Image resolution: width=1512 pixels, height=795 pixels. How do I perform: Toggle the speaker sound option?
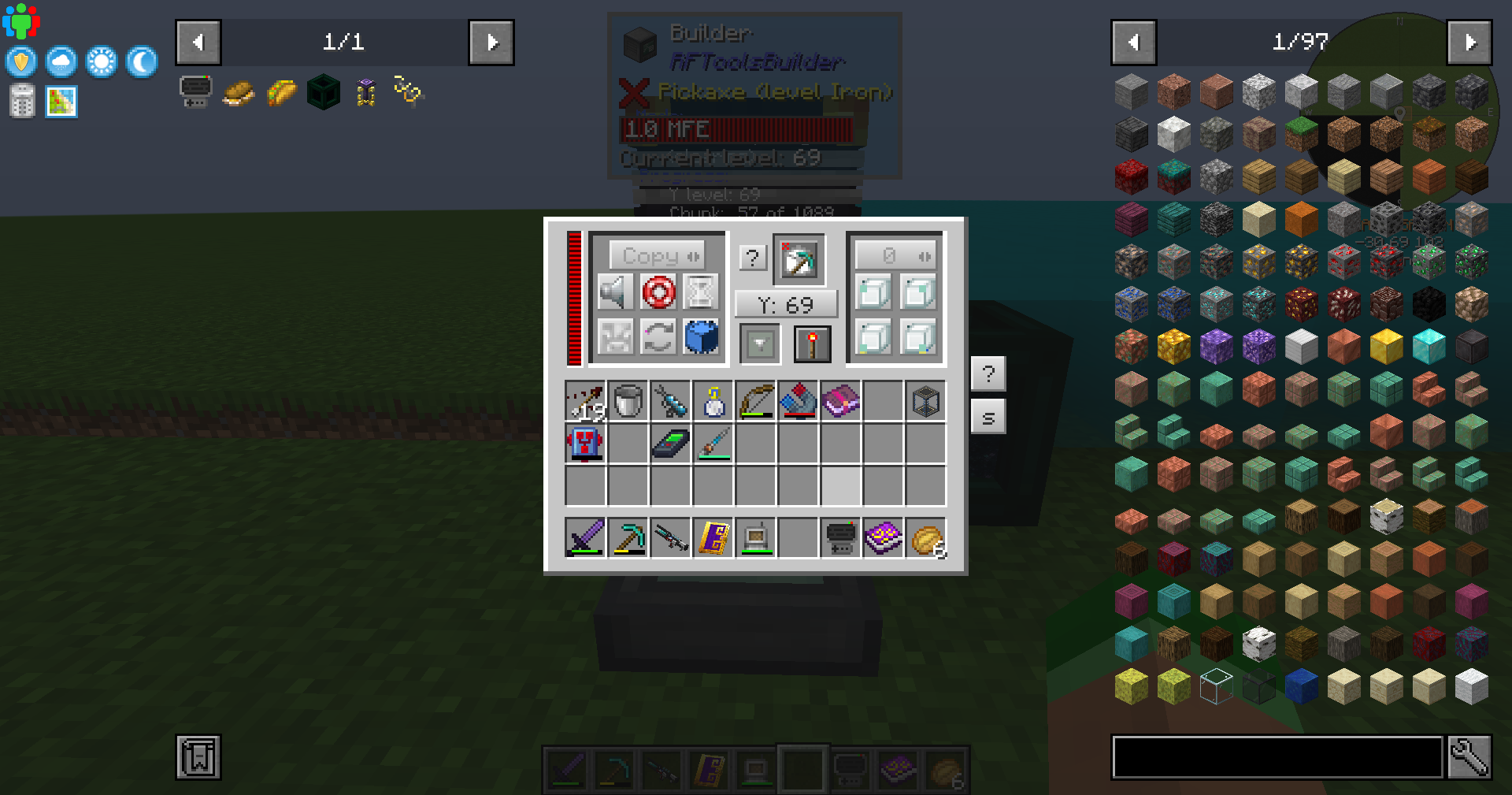tap(615, 292)
